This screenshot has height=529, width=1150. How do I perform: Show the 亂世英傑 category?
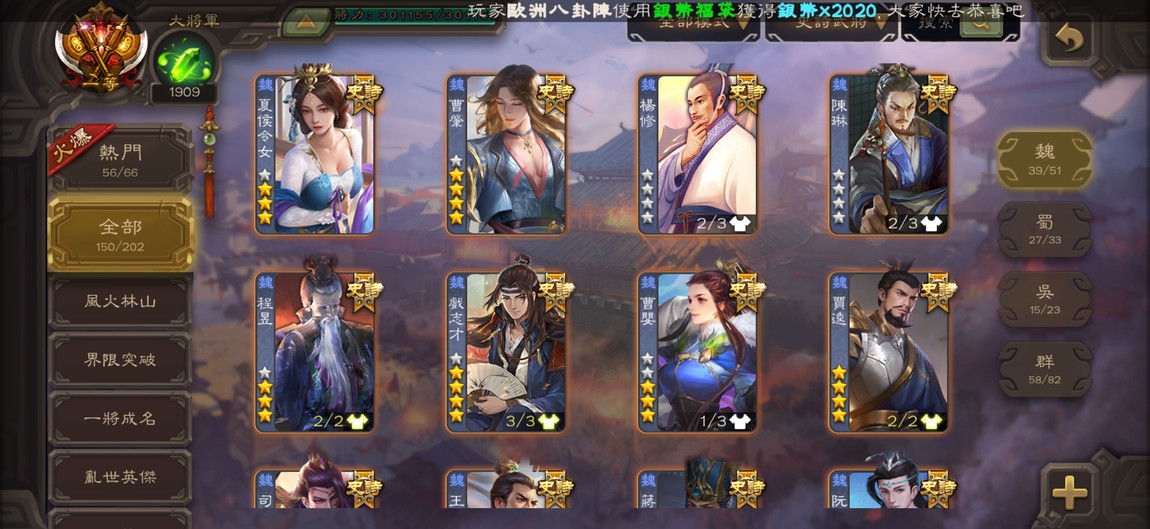[120, 477]
